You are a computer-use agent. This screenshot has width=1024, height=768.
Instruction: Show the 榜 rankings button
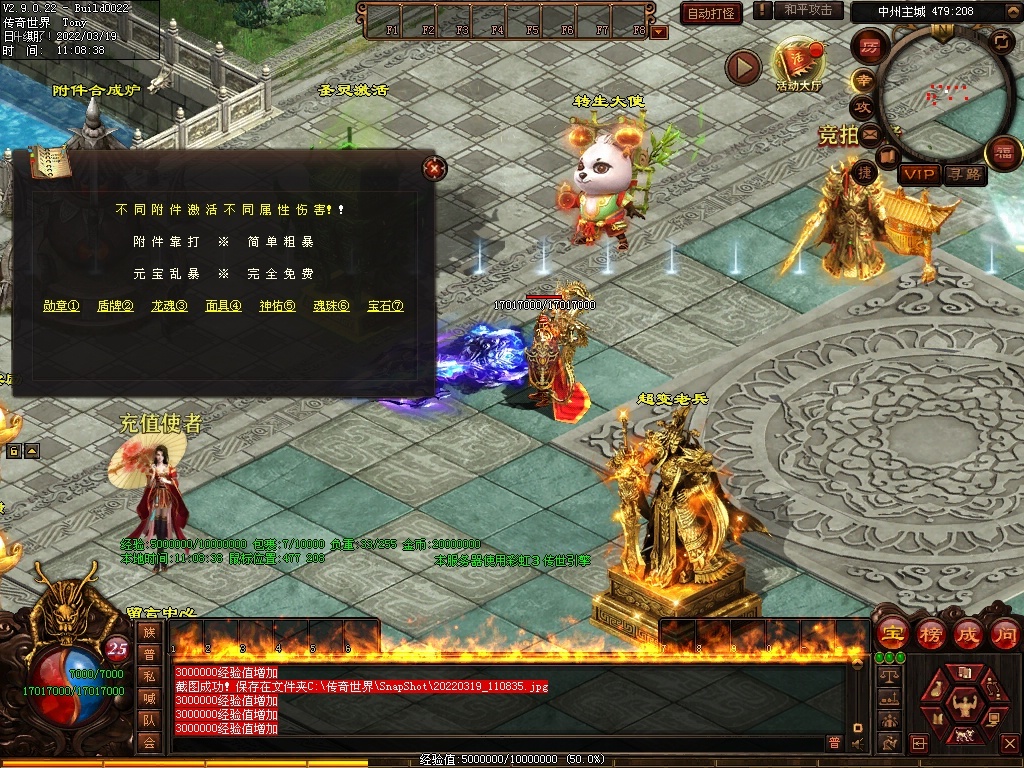(931, 633)
